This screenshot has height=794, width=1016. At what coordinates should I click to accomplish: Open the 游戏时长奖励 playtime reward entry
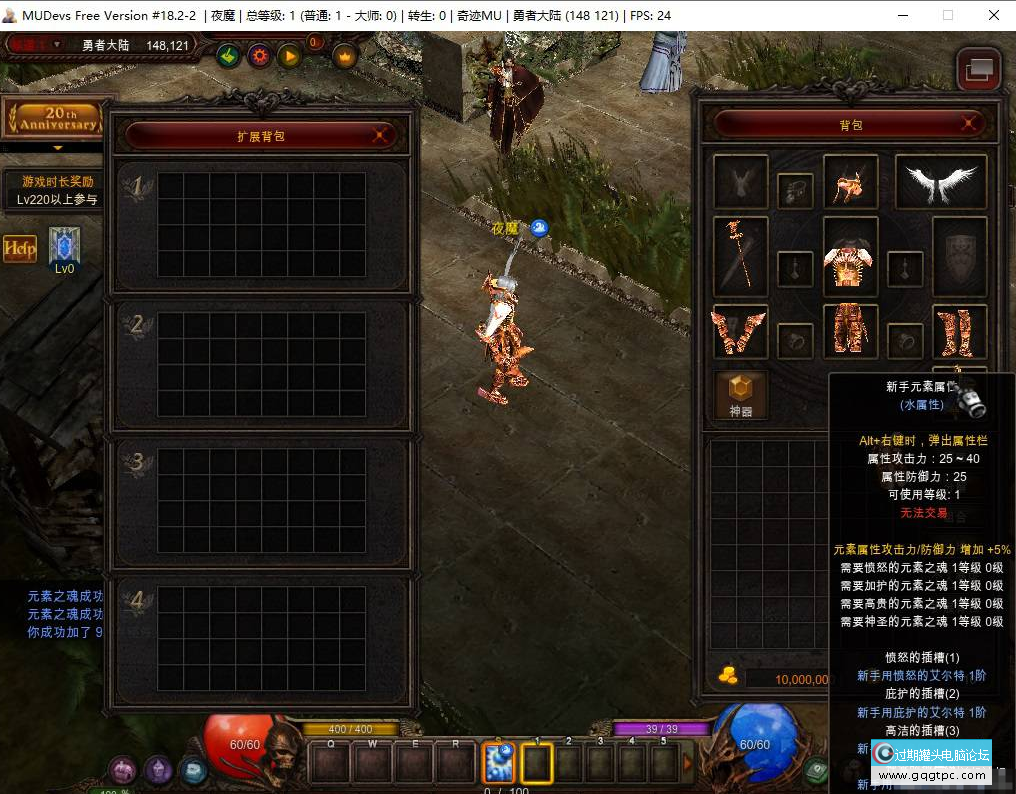pos(58,190)
